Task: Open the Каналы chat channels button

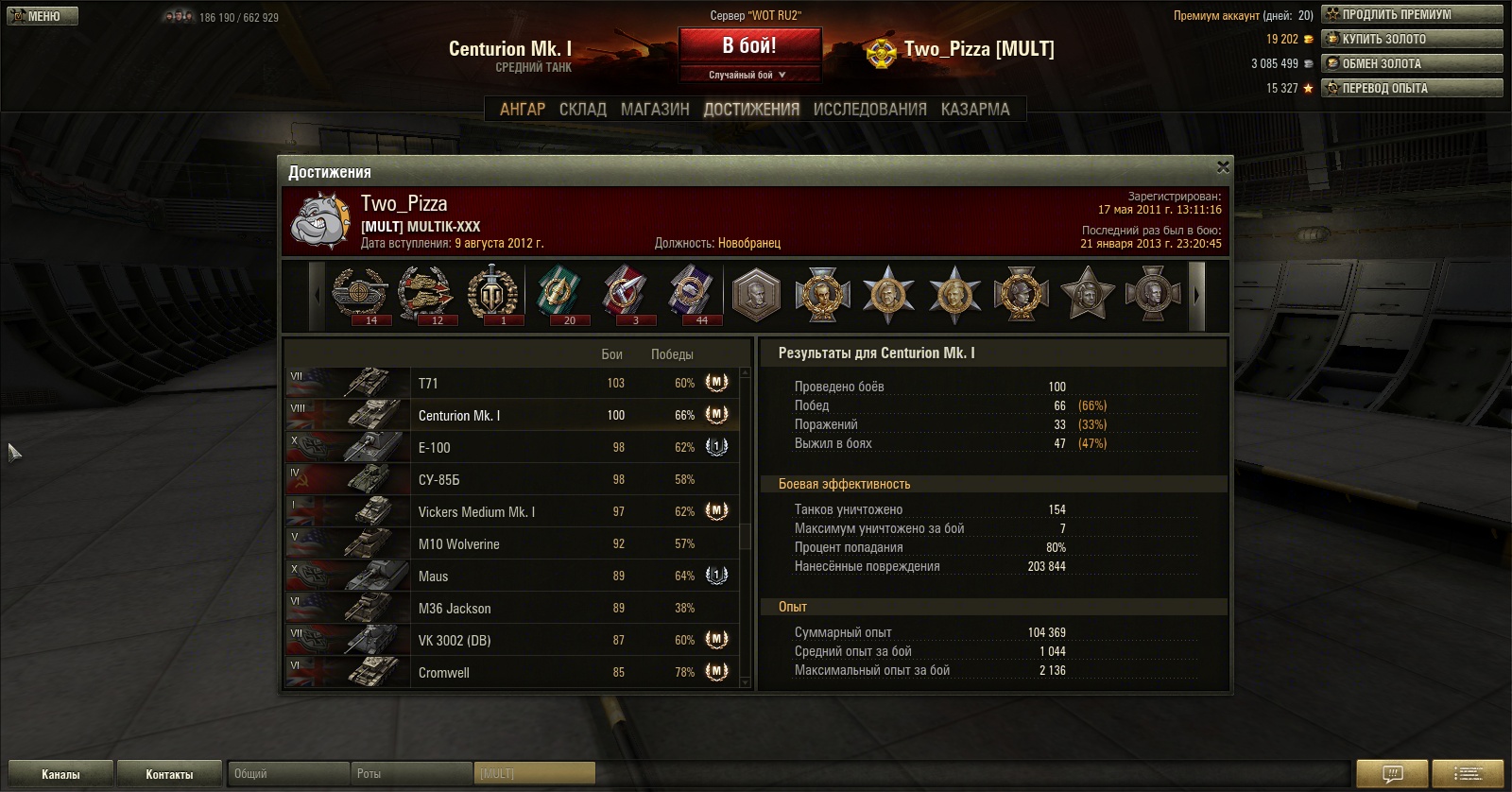Action: click(60, 774)
